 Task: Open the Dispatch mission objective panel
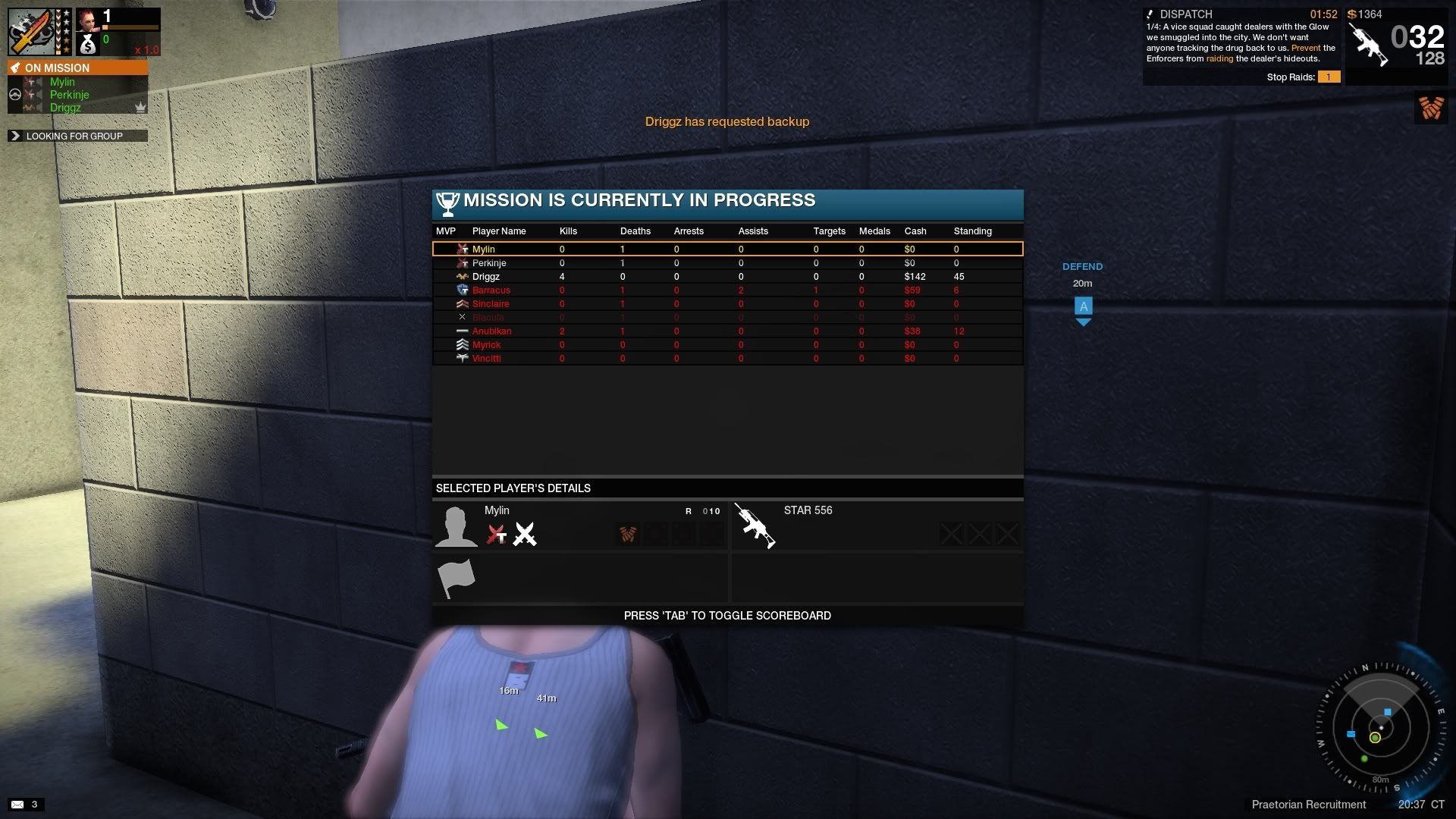click(x=1241, y=45)
